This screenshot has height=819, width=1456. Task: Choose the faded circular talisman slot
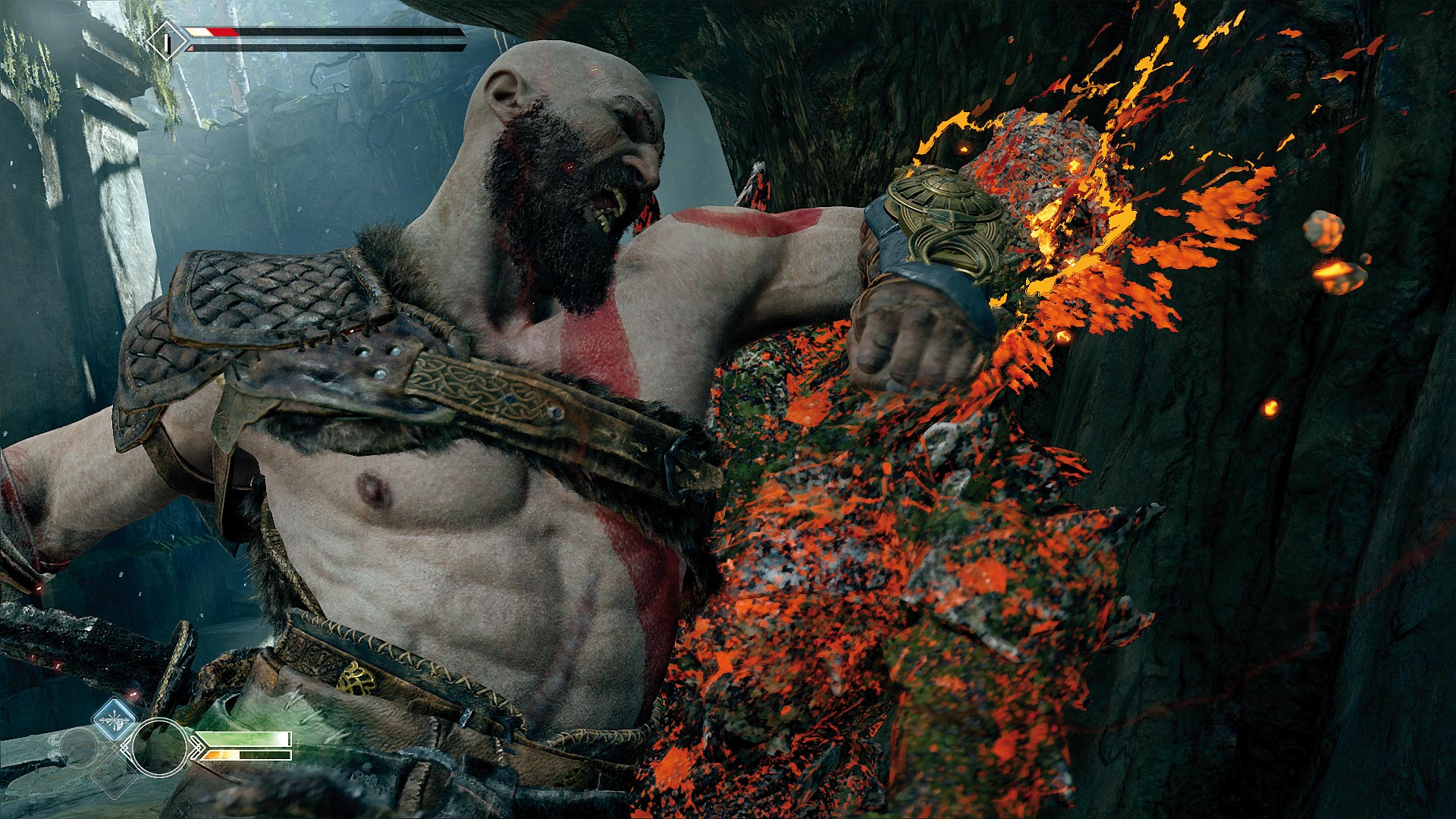(79, 748)
